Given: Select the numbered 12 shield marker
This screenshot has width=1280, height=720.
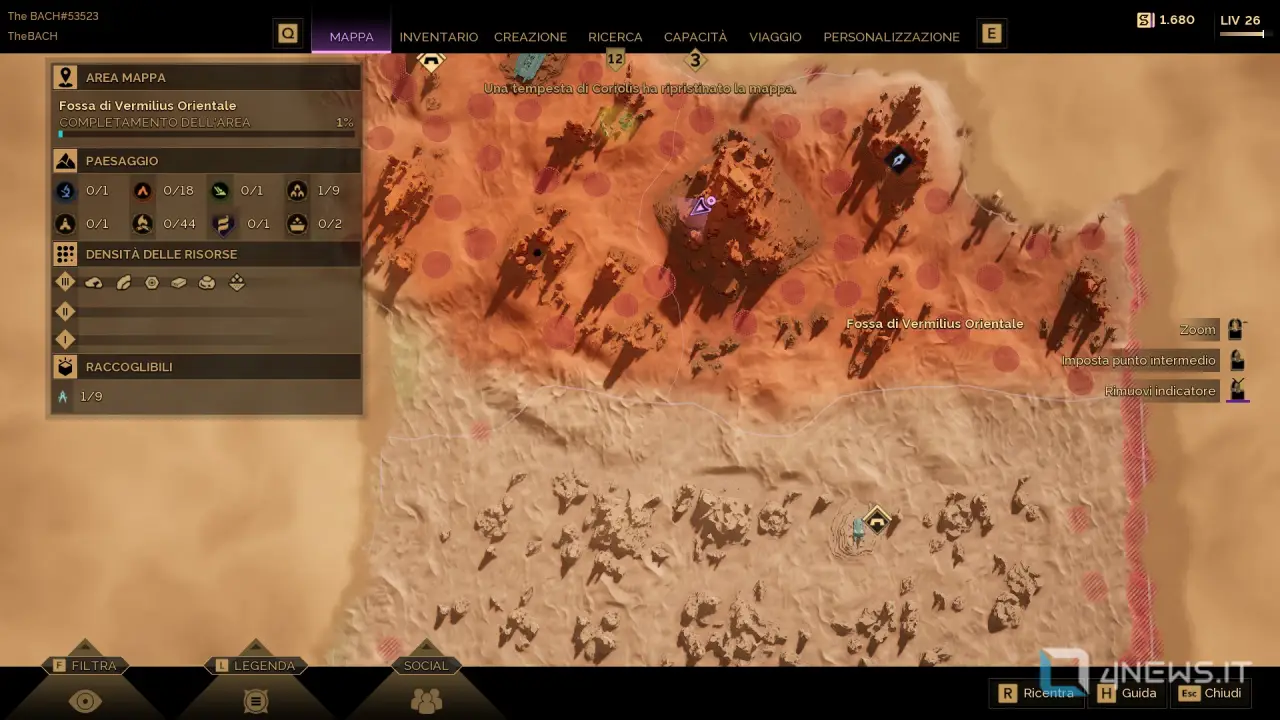Looking at the screenshot, I should click(615, 60).
